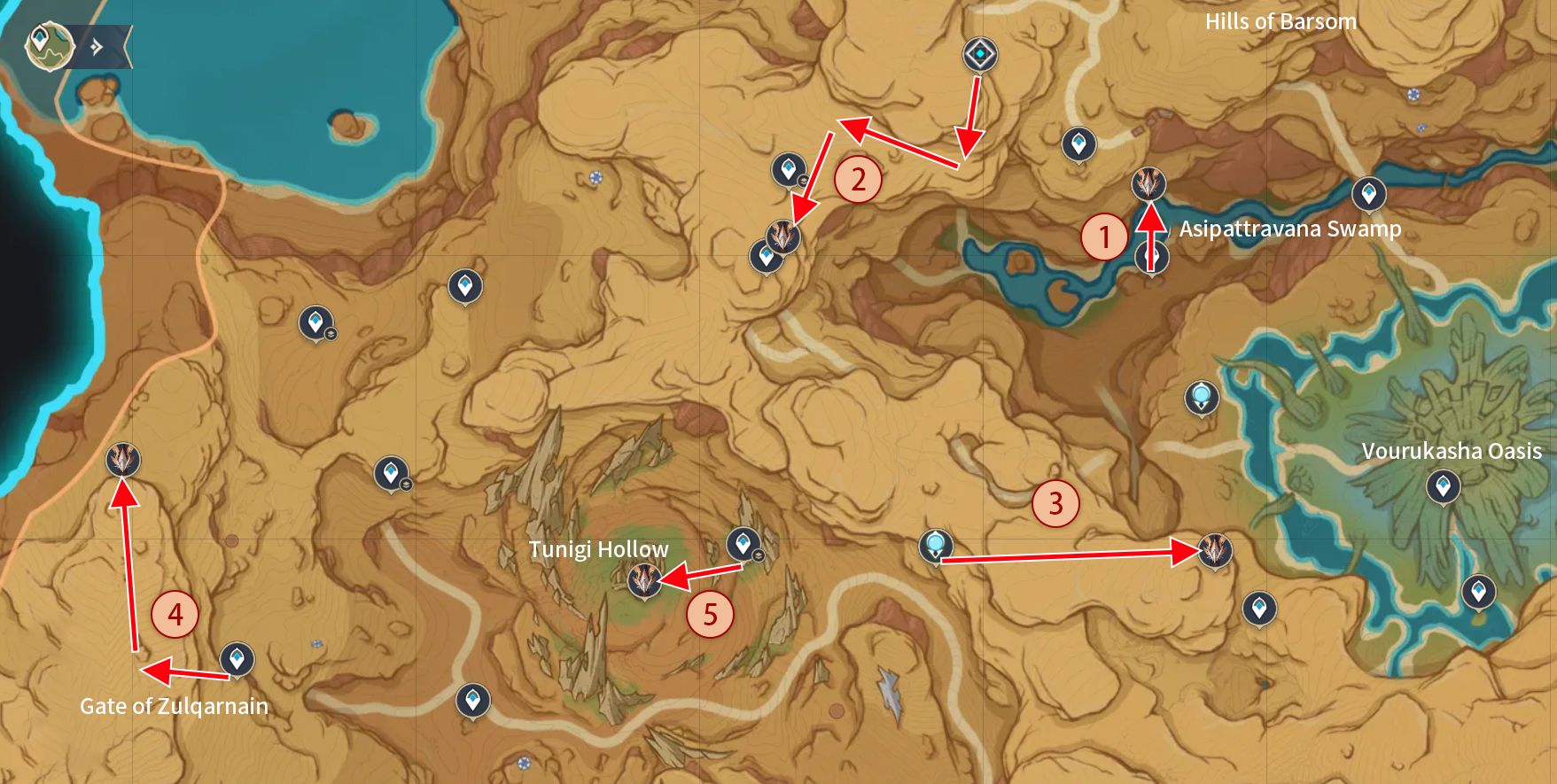Expand the flag panel beside the minimap
The width and height of the screenshot is (1557, 784).
[97, 39]
